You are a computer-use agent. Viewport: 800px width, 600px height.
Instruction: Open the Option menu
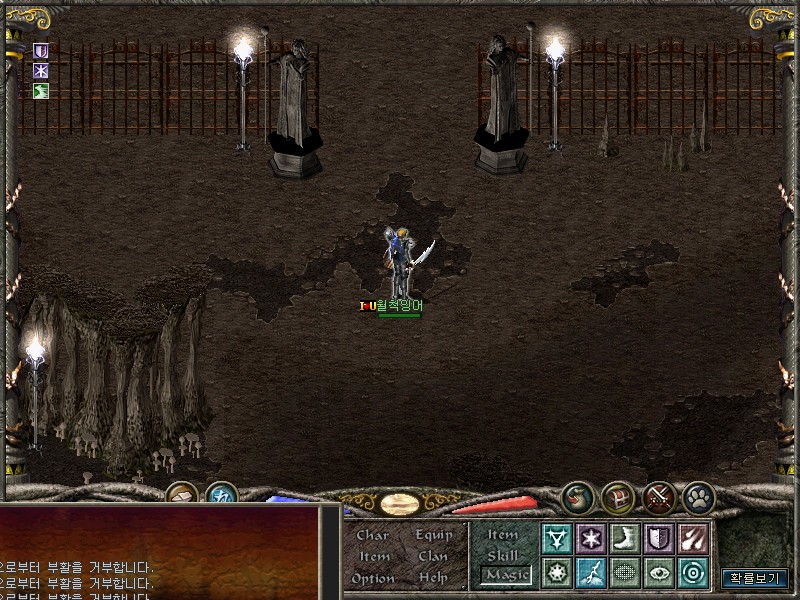coord(372,578)
